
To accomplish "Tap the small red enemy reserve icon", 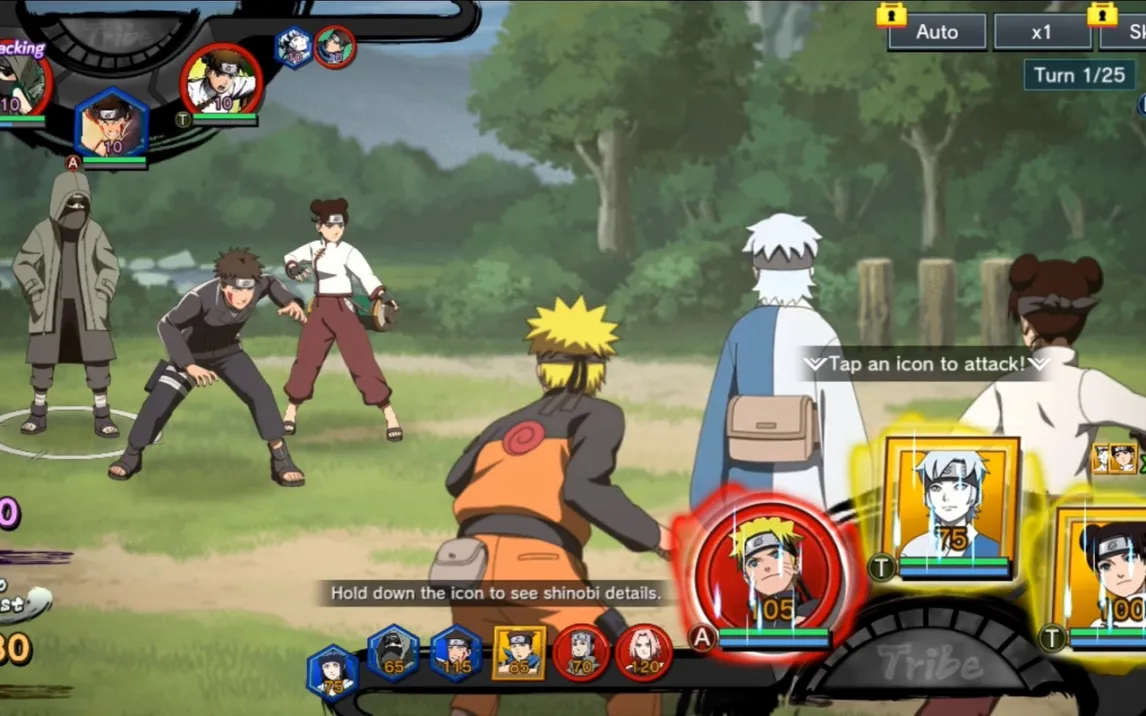I will click(x=335, y=46).
